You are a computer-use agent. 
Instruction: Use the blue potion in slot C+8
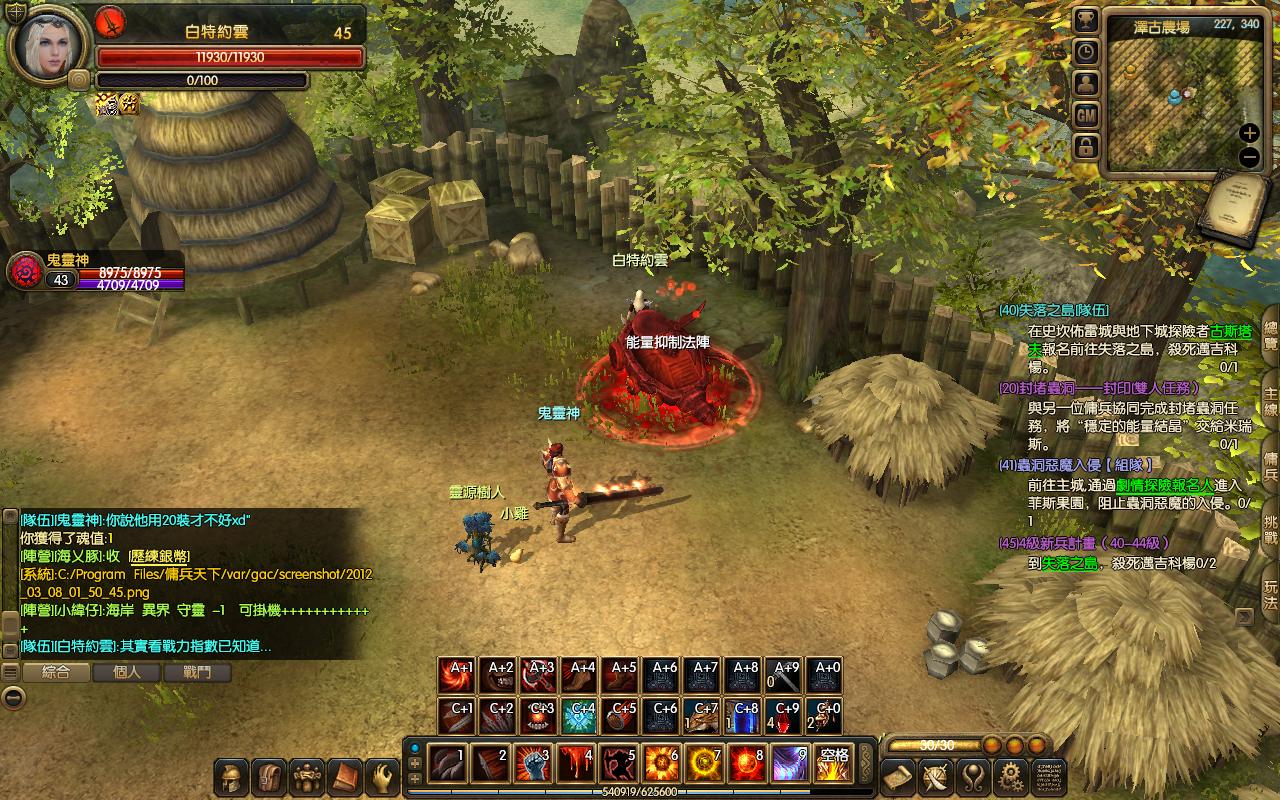coord(744,717)
